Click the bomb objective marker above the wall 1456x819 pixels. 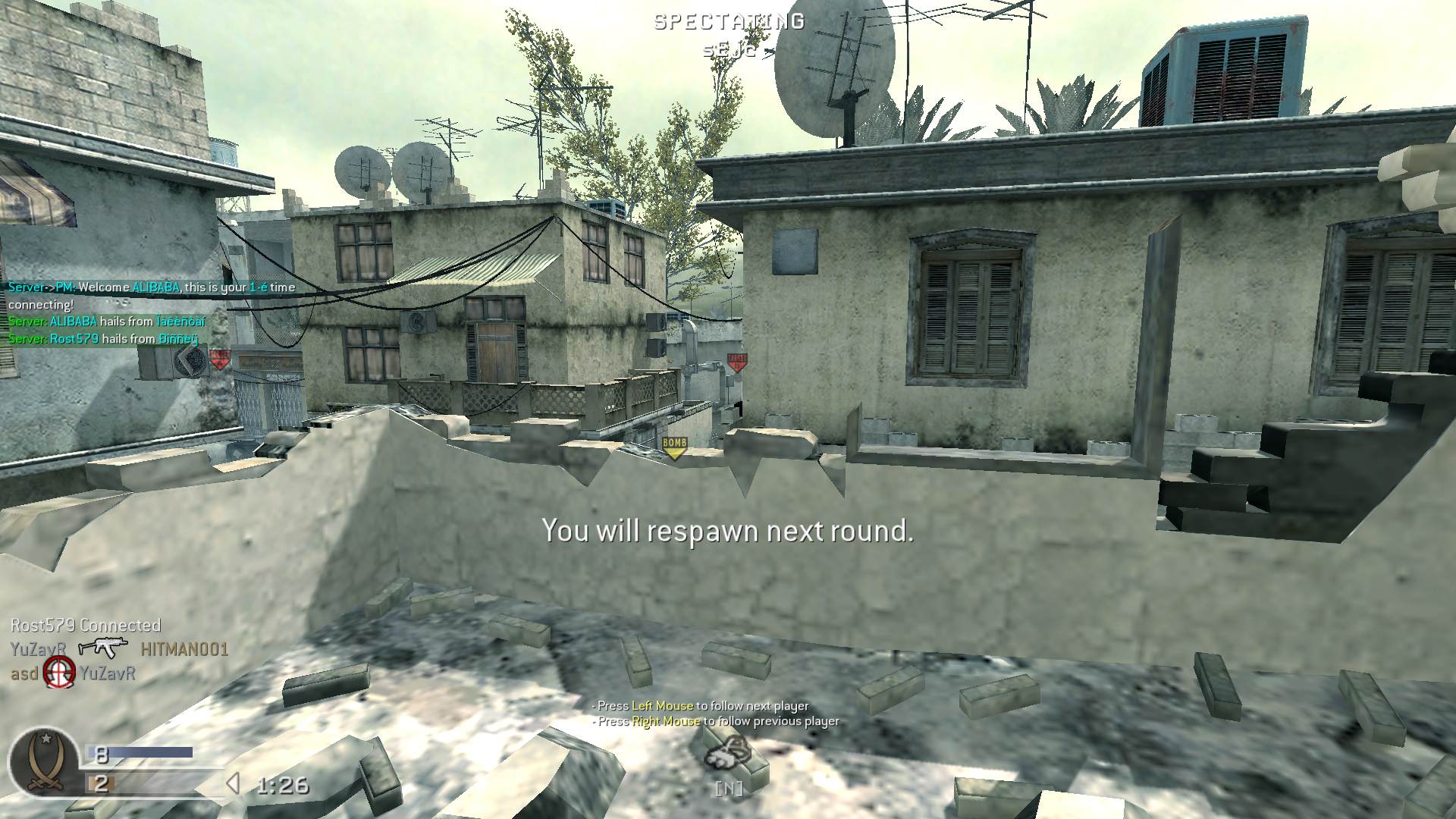coord(673,444)
